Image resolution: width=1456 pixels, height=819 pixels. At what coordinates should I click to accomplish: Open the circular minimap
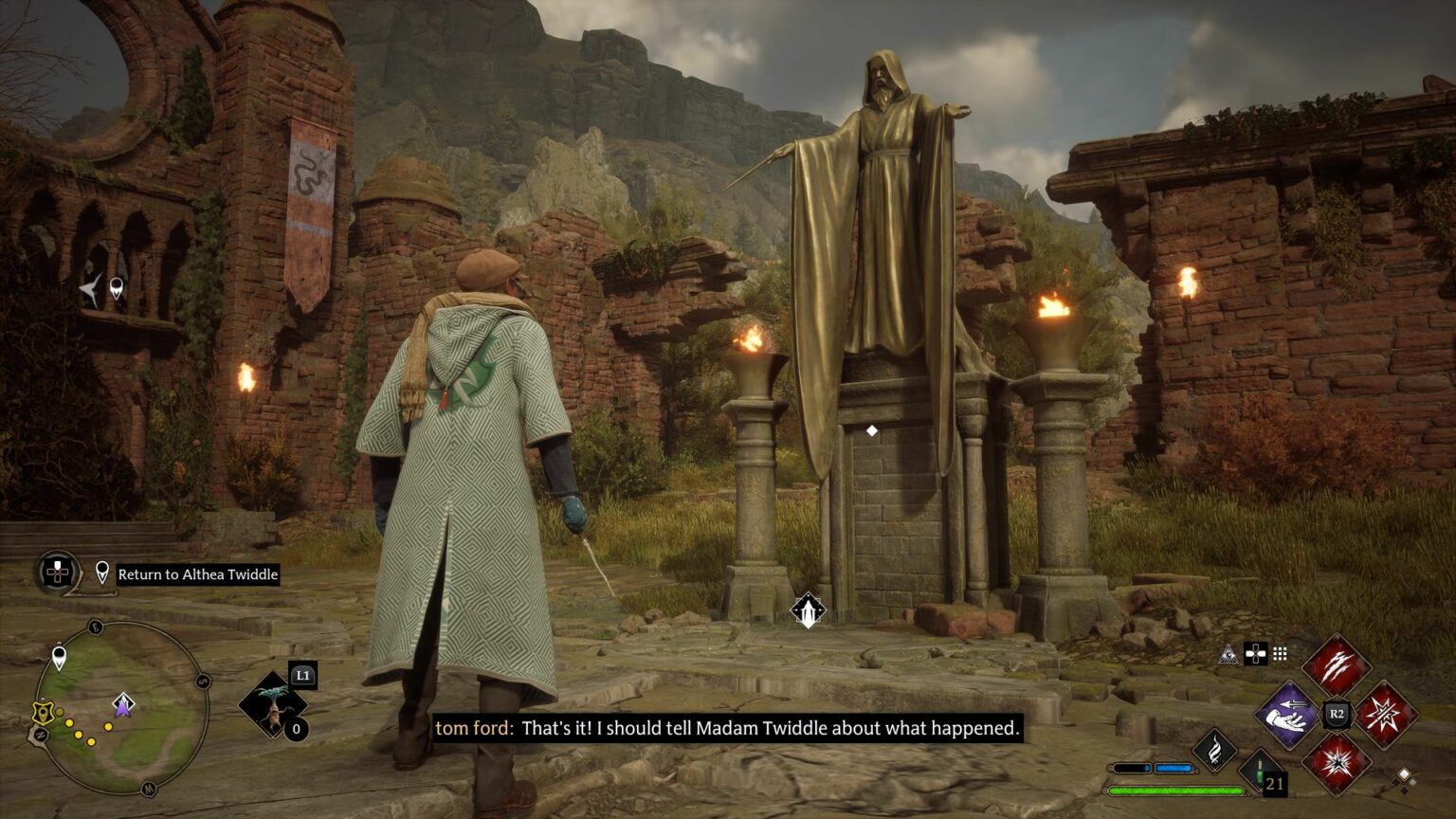pyautogui.click(x=121, y=707)
